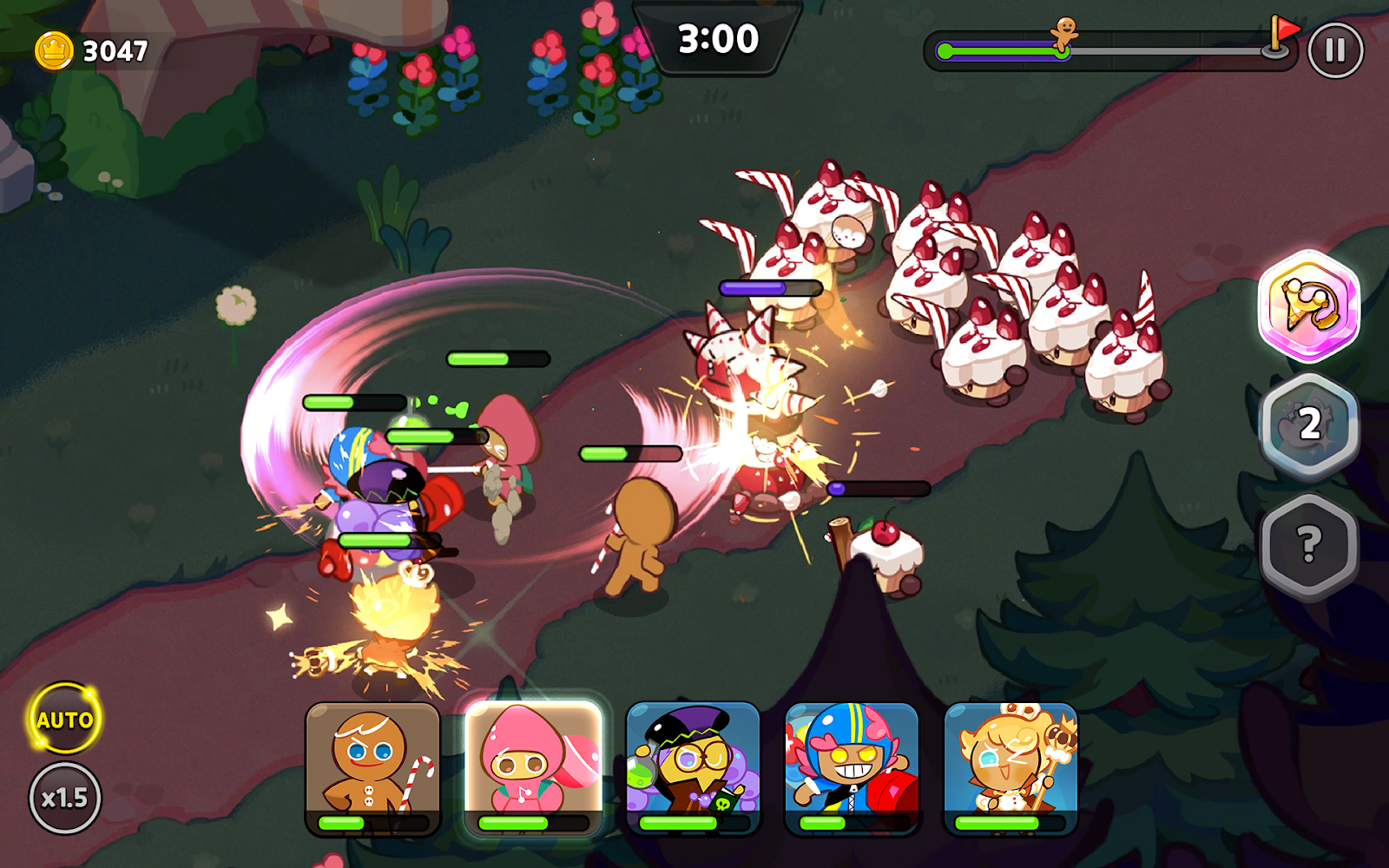Toggle AUTO battle mode

point(63,719)
